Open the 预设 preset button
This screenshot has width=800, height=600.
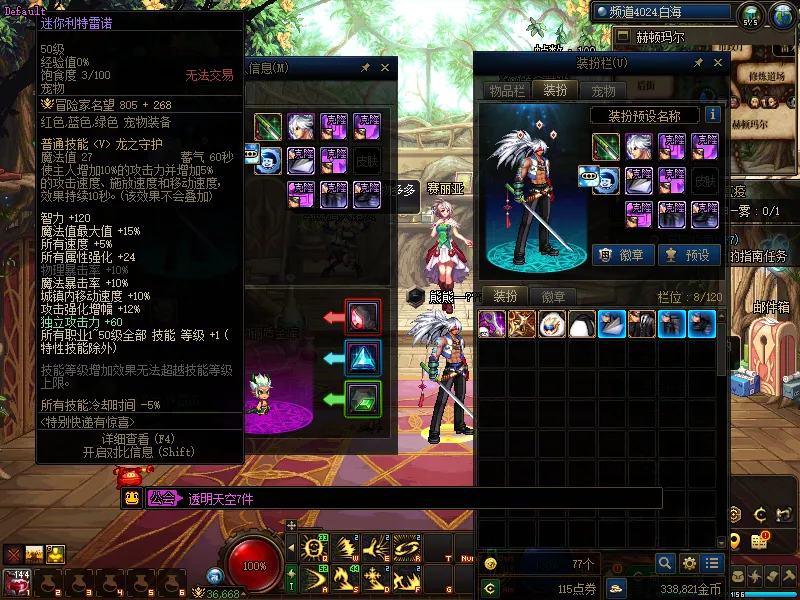[688, 255]
